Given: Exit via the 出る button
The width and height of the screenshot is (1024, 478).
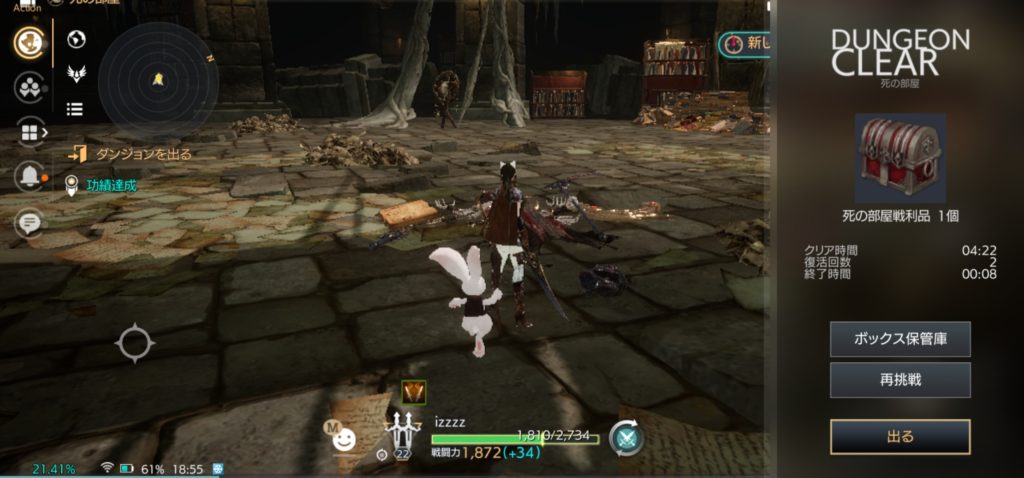Looking at the screenshot, I should (900, 436).
